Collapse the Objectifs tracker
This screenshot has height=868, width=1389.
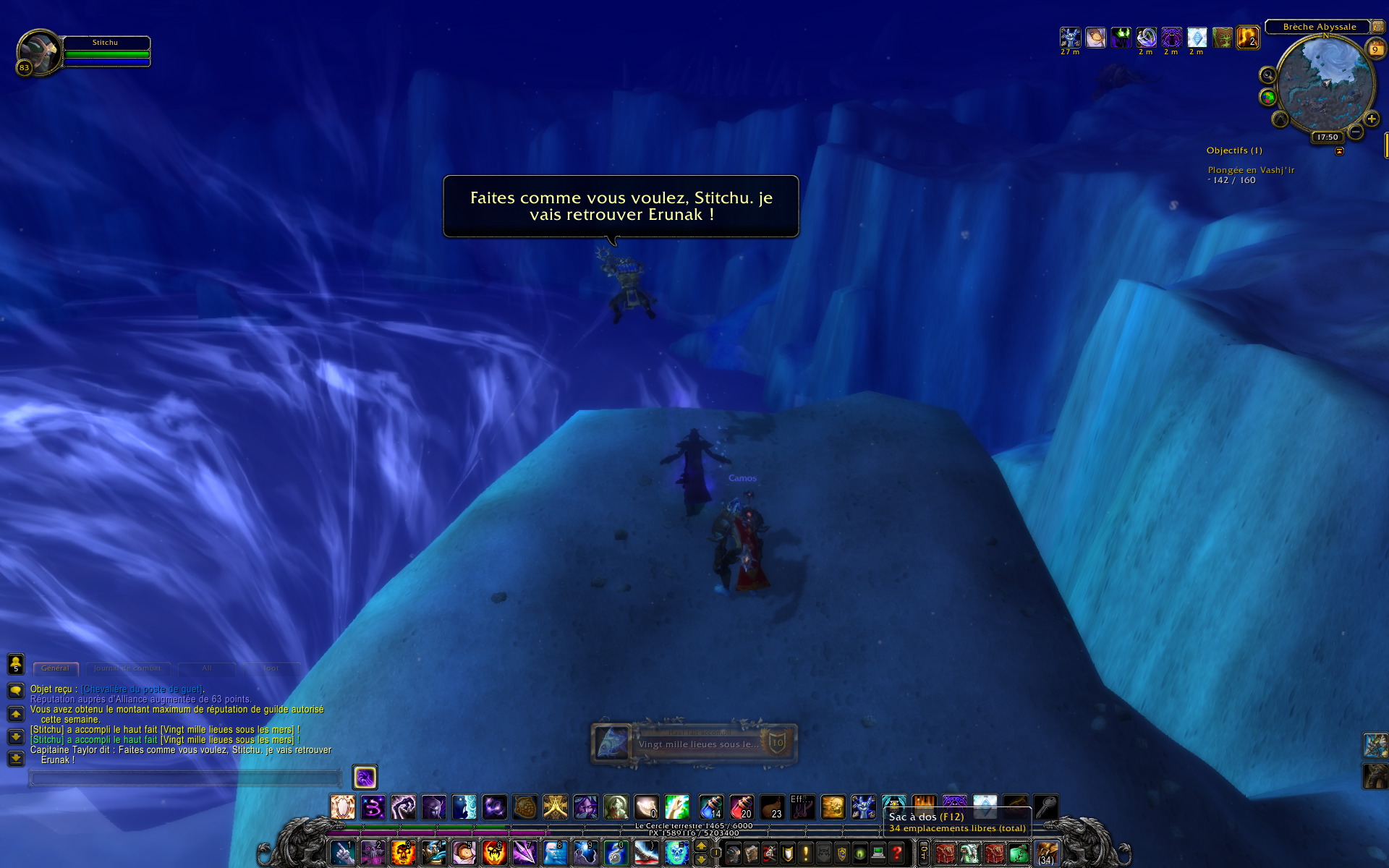point(1339,151)
